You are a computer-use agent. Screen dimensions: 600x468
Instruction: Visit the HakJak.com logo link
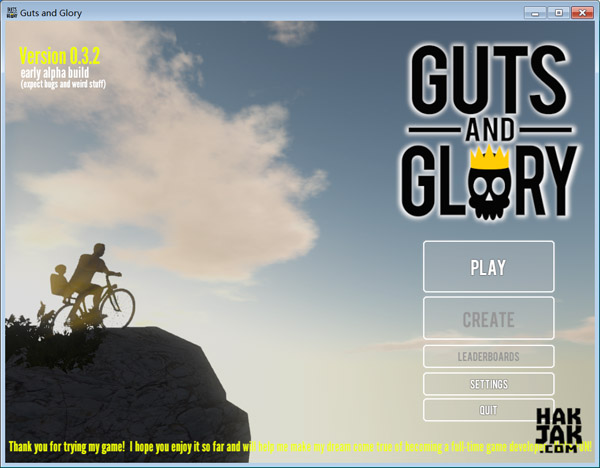point(558,426)
